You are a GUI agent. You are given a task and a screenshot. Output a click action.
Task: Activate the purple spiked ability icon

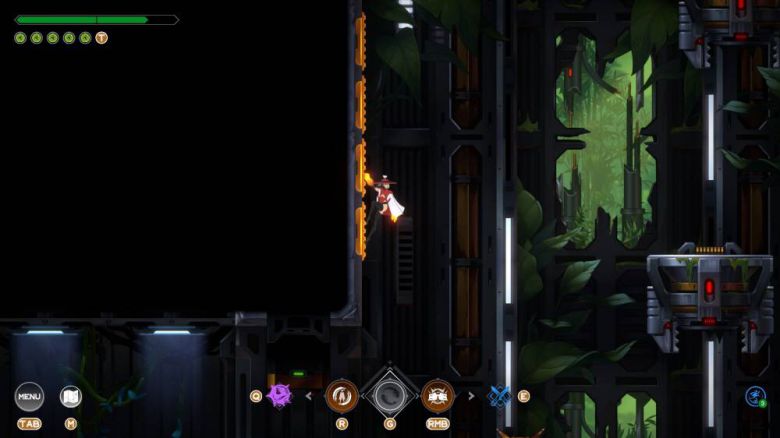click(x=279, y=396)
